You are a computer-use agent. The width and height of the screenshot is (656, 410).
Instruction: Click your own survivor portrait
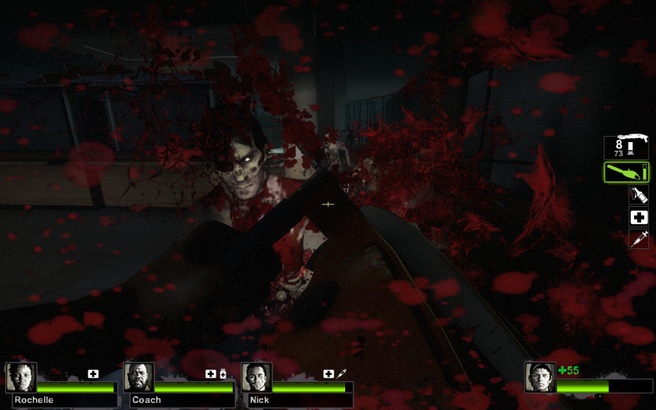[x=540, y=377]
